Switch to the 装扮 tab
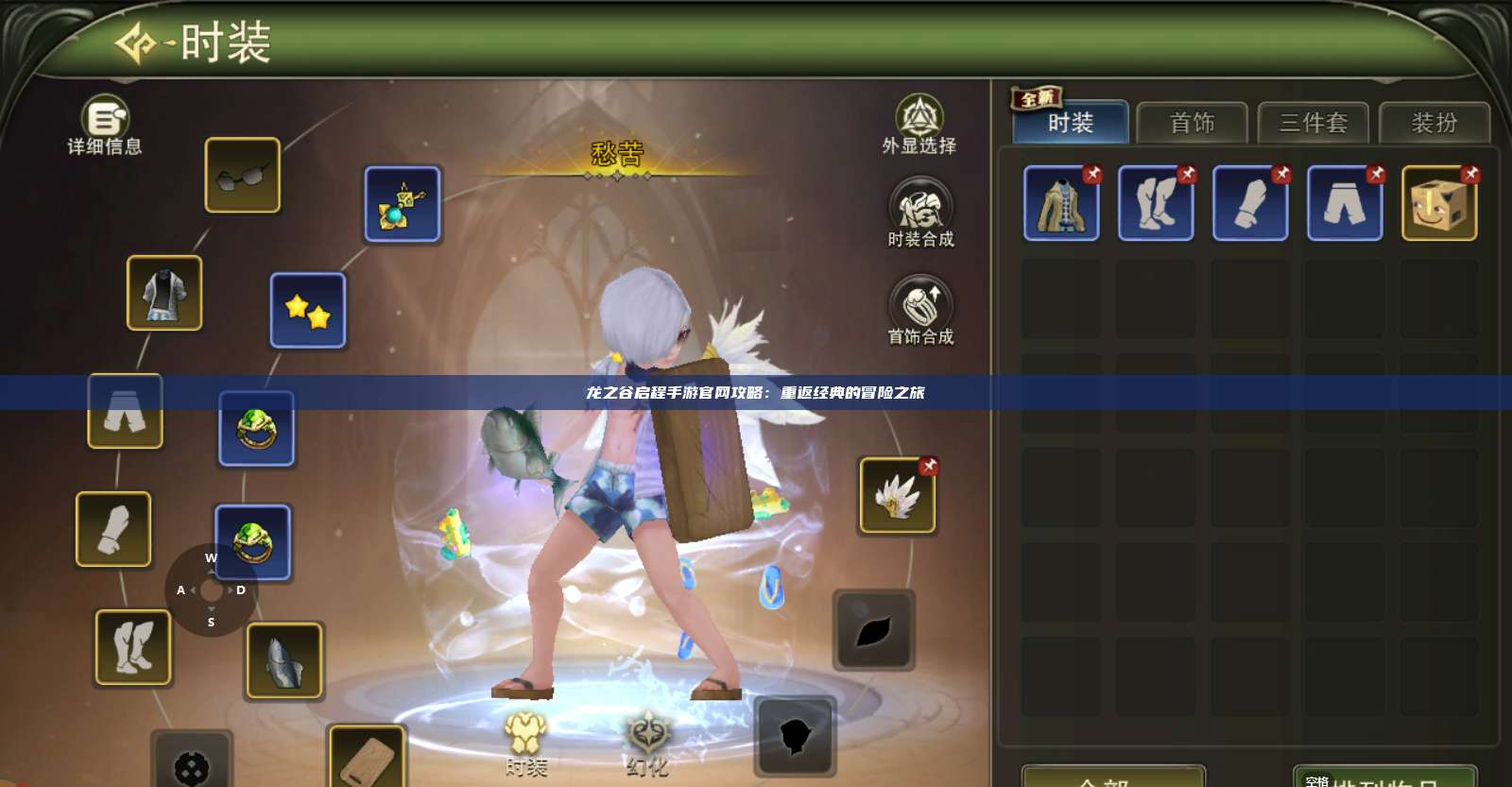1512x787 pixels. (1434, 123)
